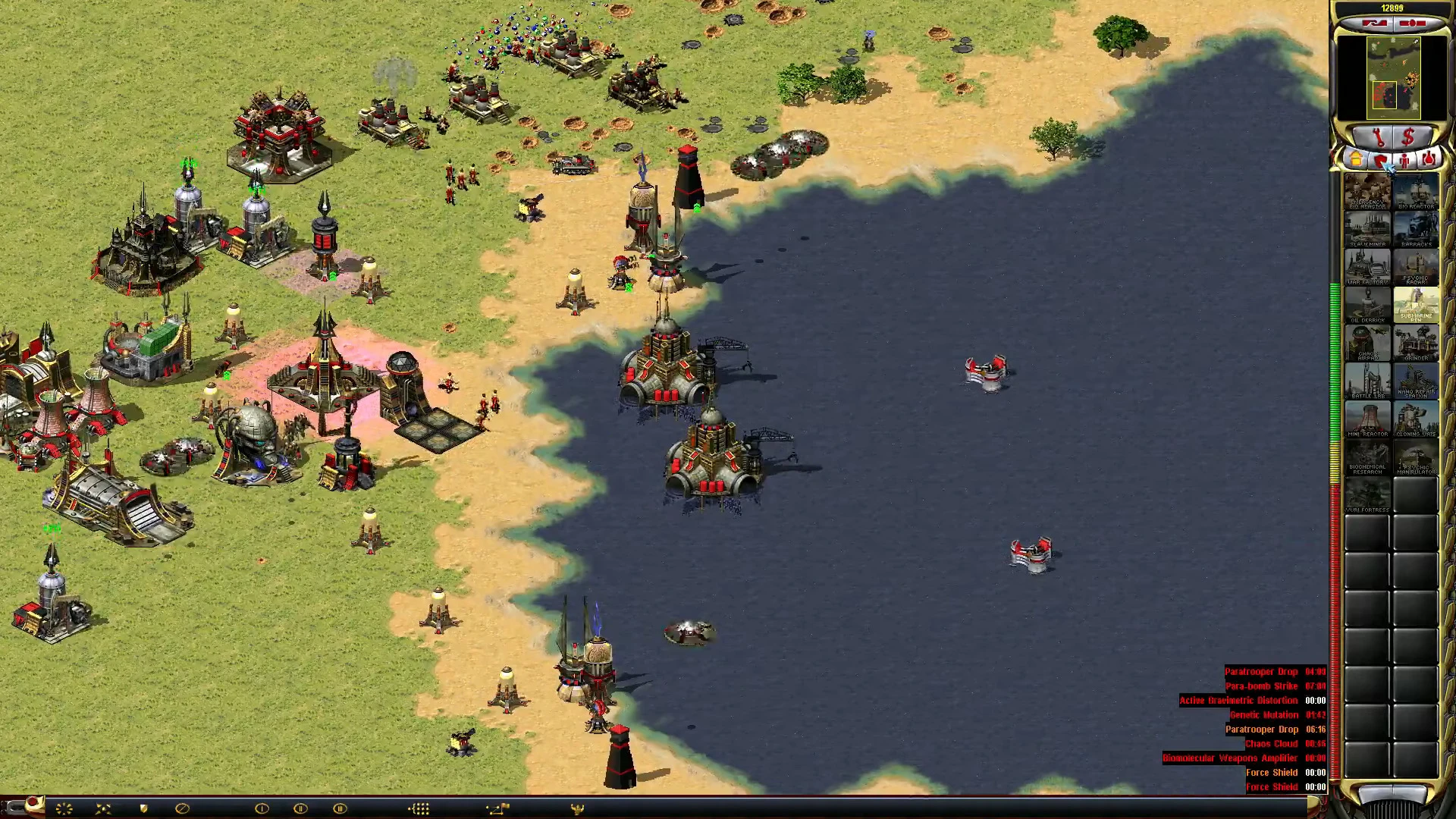
Task: Build the Cloning Vats
Action: coord(1416,419)
